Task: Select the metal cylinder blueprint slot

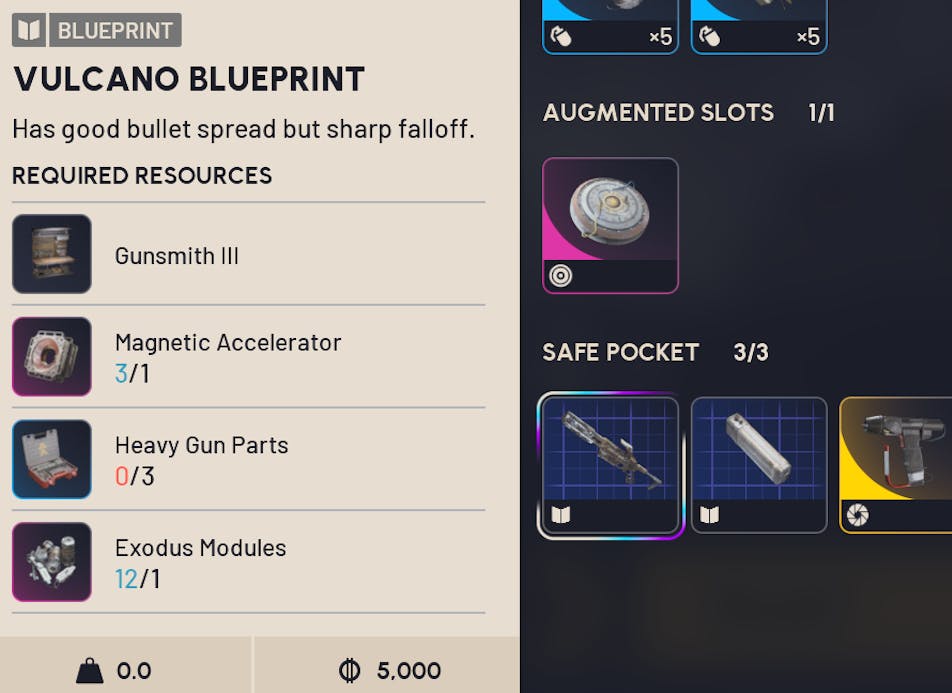Action: (759, 465)
